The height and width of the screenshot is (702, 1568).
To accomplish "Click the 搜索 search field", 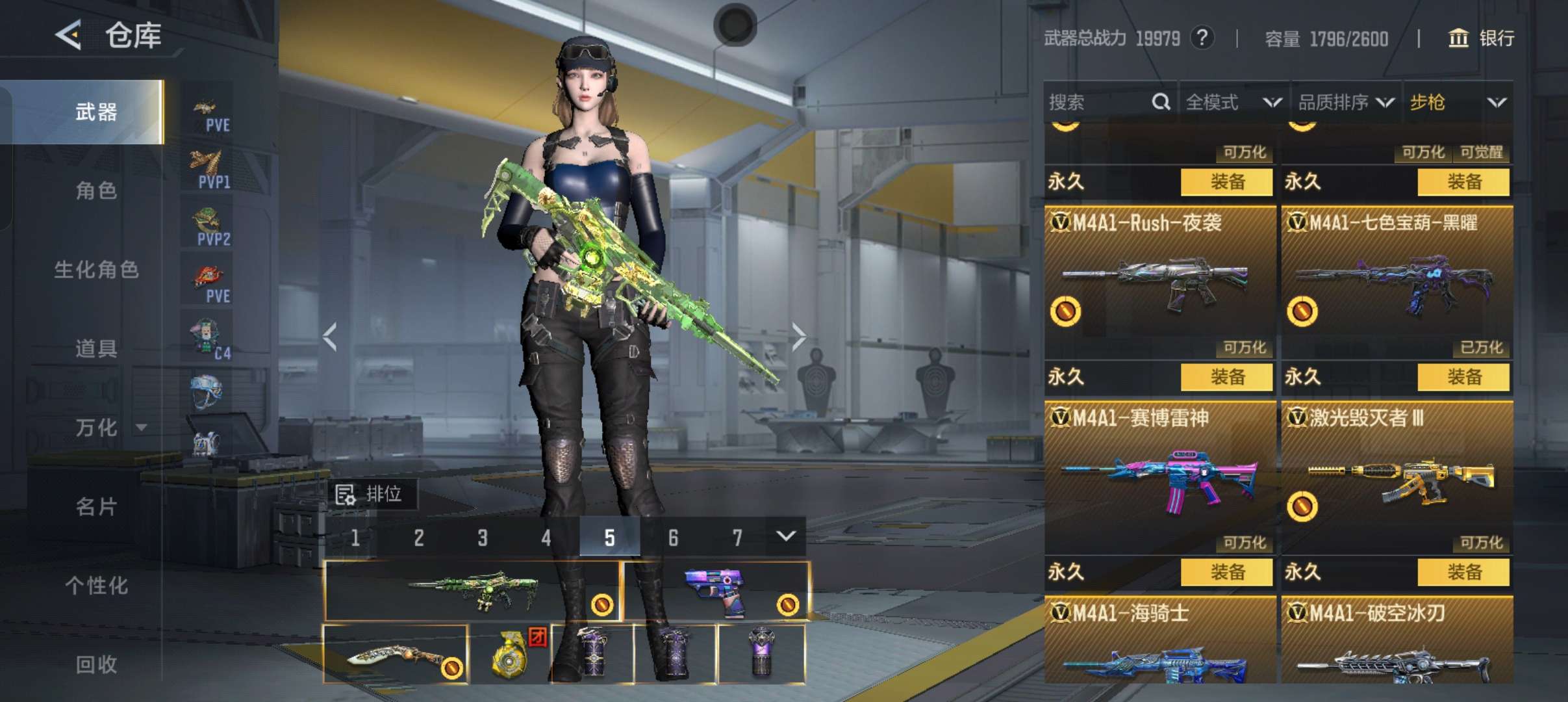I will click(x=1098, y=102).
